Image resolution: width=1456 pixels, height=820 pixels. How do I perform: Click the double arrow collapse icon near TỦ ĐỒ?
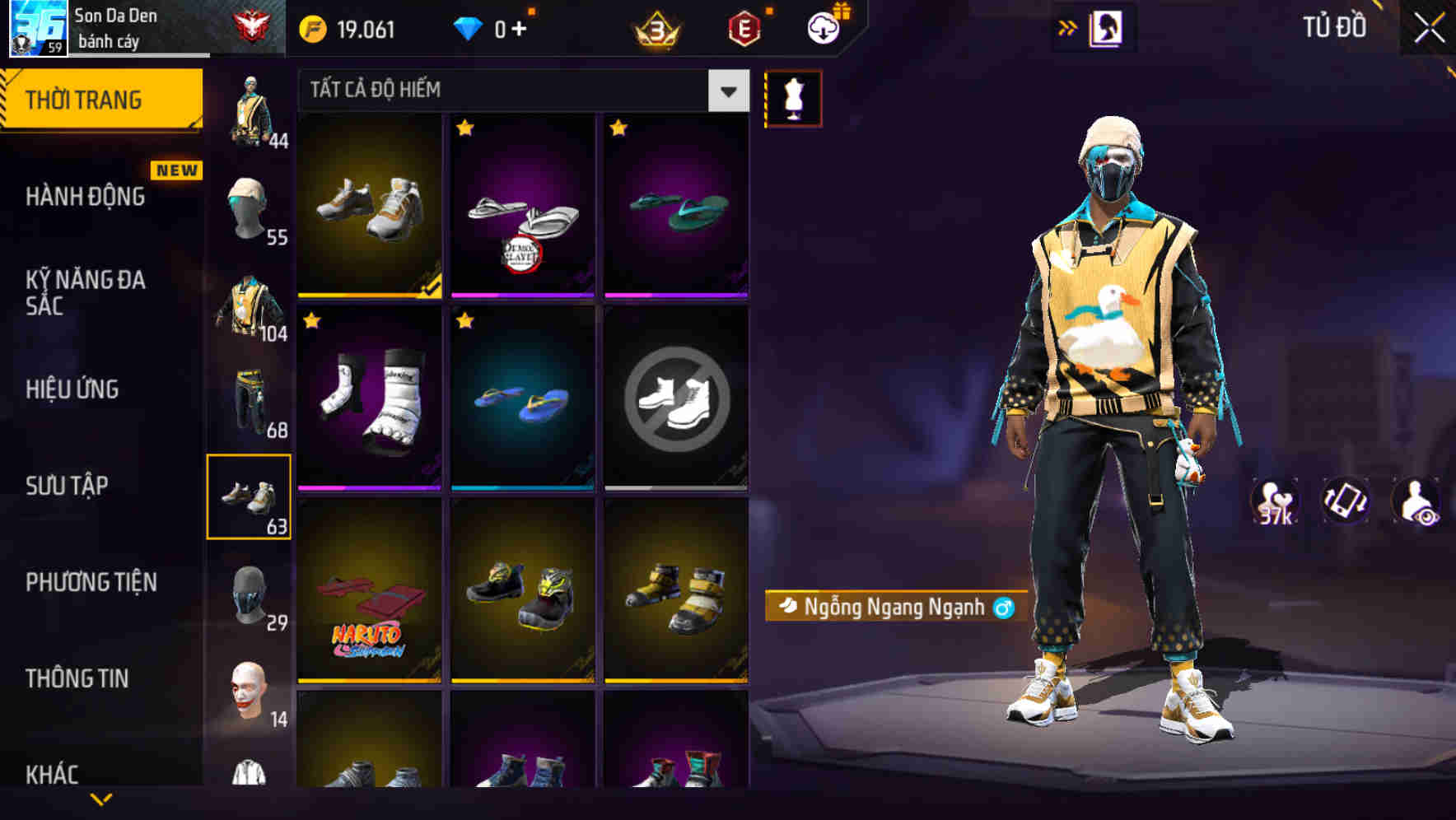tap(1068, 26)
